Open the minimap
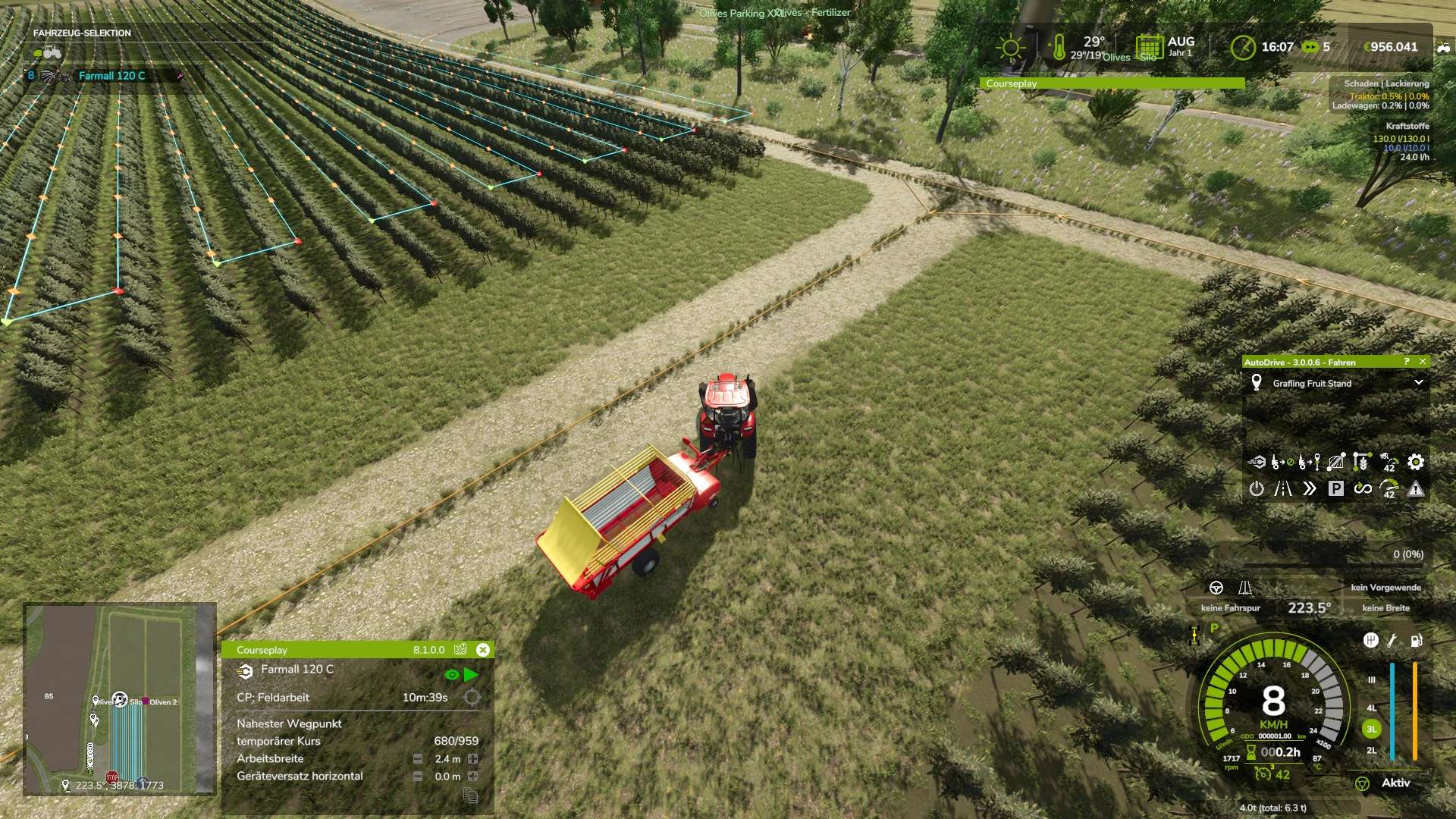1456x819 pixels. (x=120, y=698)
